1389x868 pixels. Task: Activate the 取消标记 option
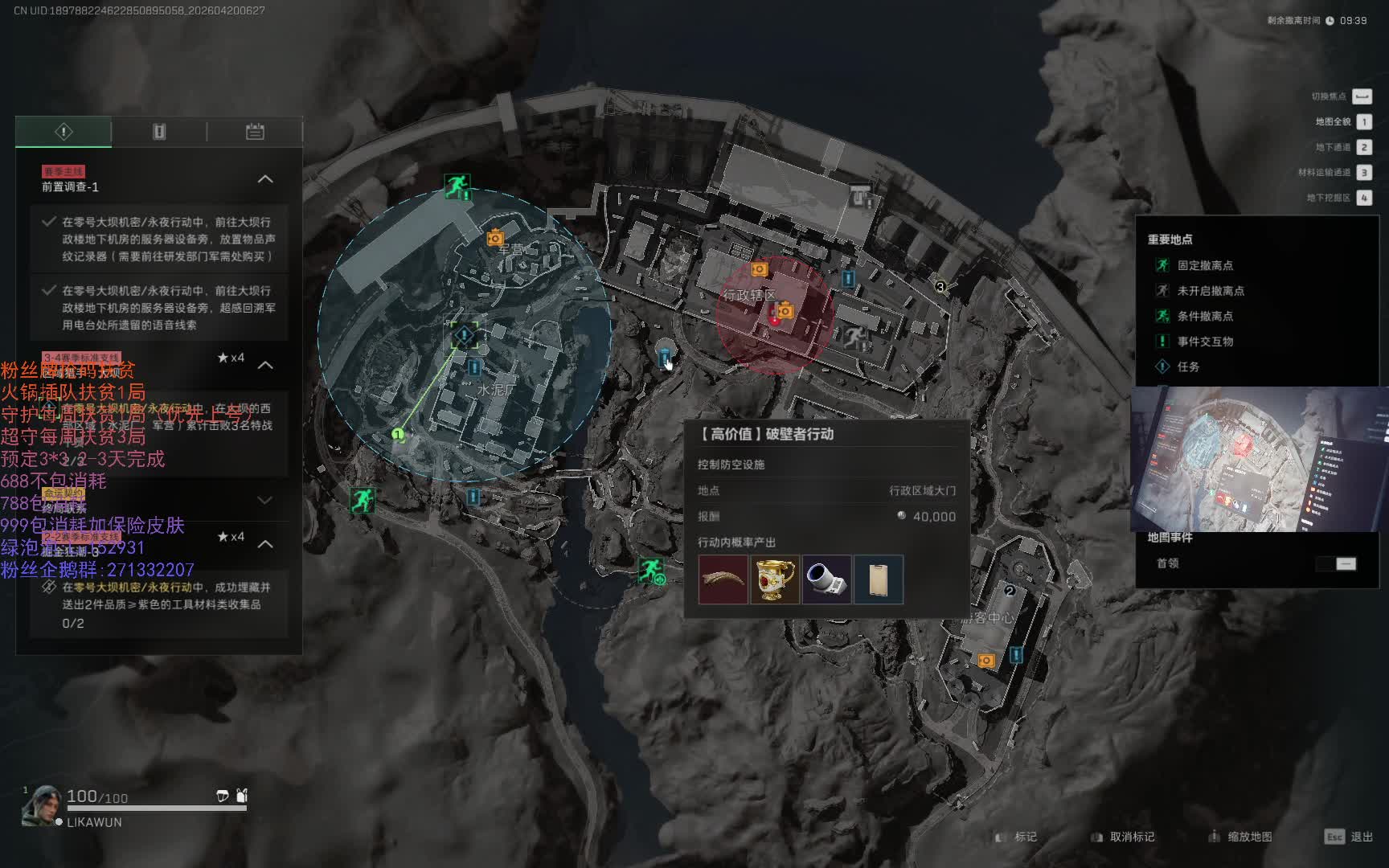tap(1122, 837)
